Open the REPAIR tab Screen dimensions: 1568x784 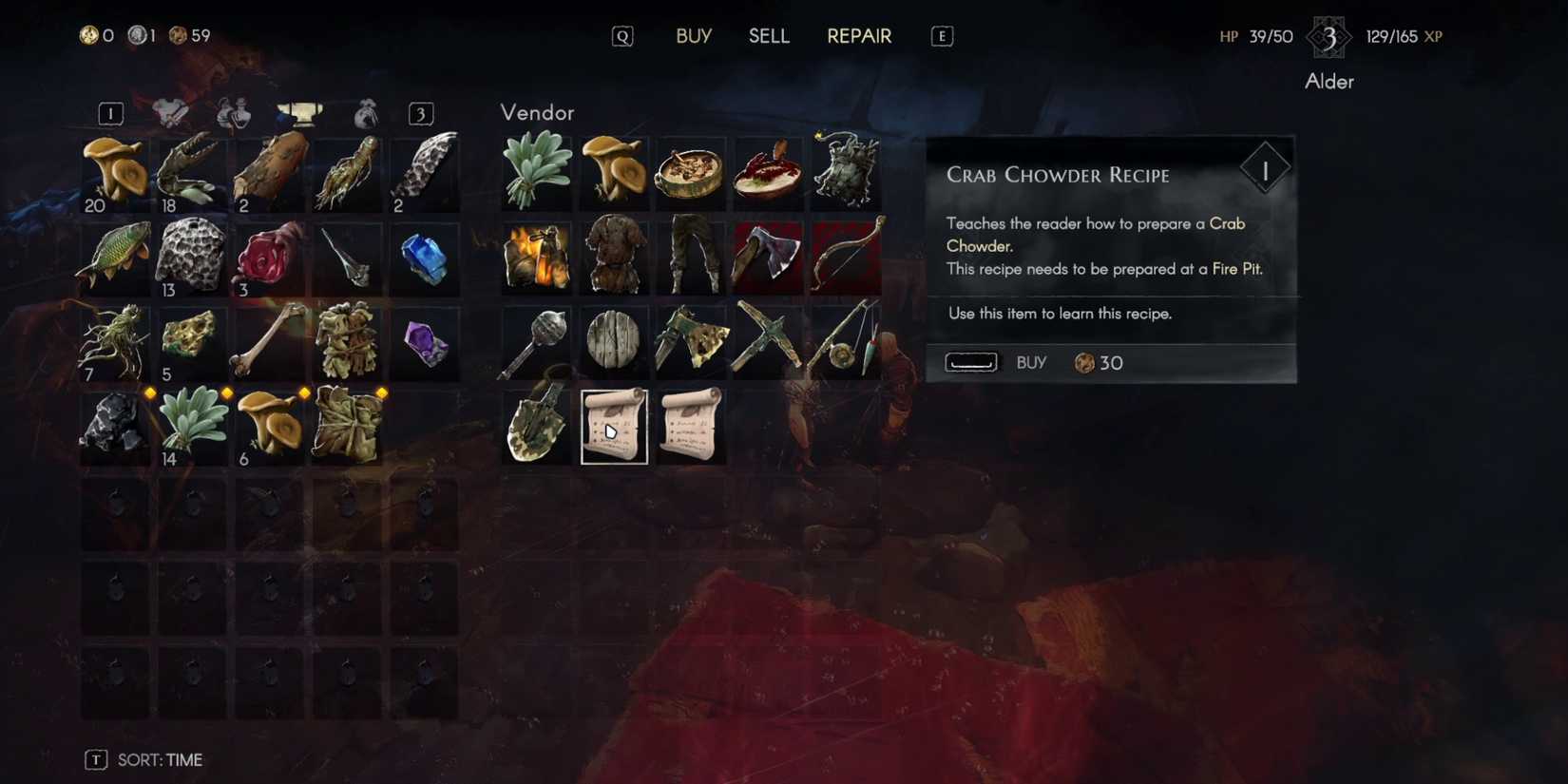pos(858,36)
